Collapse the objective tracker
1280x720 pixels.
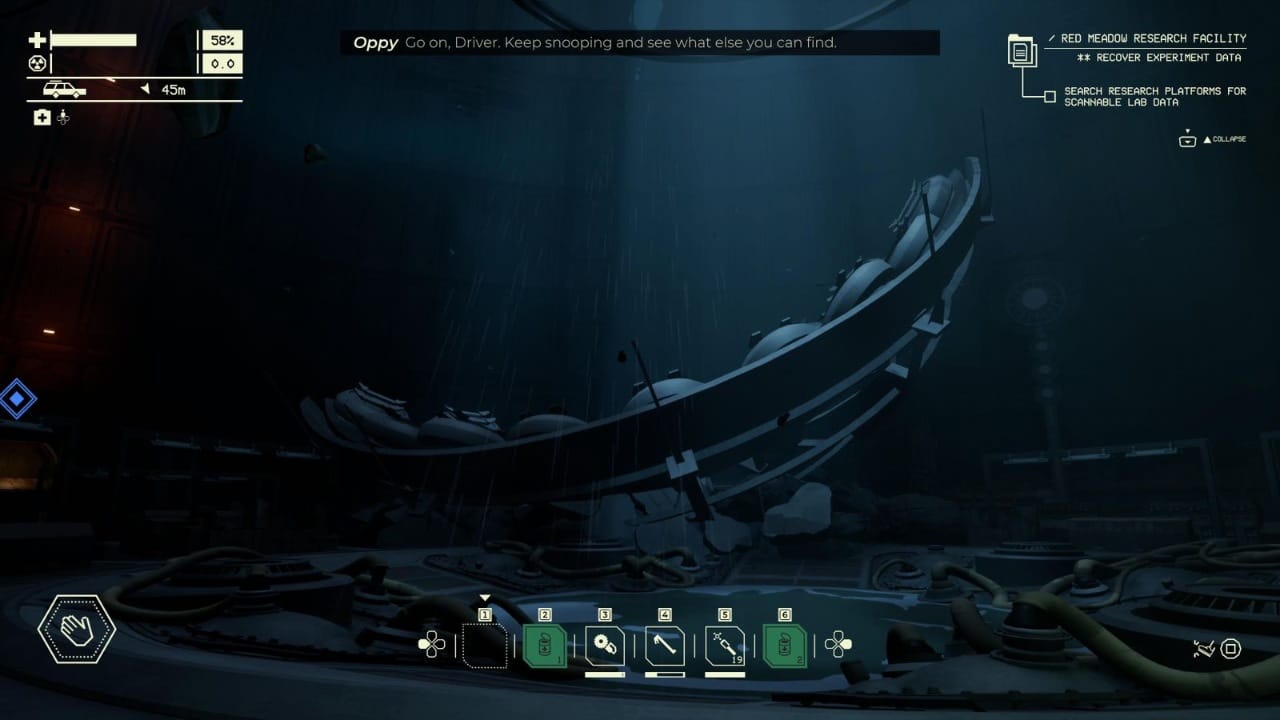[x=1213, y=139]
